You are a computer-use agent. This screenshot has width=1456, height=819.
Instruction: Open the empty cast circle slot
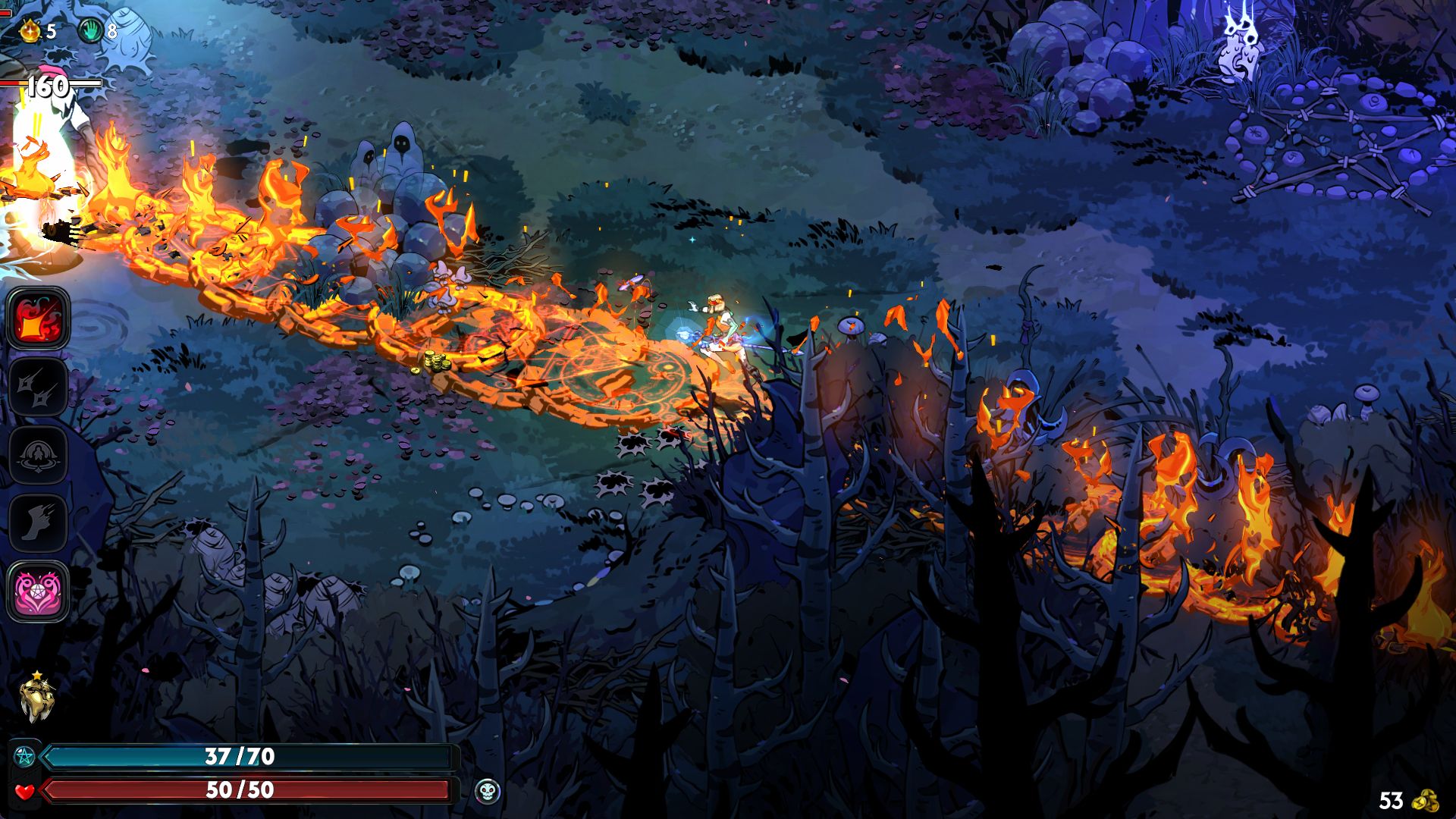[39, 455]
